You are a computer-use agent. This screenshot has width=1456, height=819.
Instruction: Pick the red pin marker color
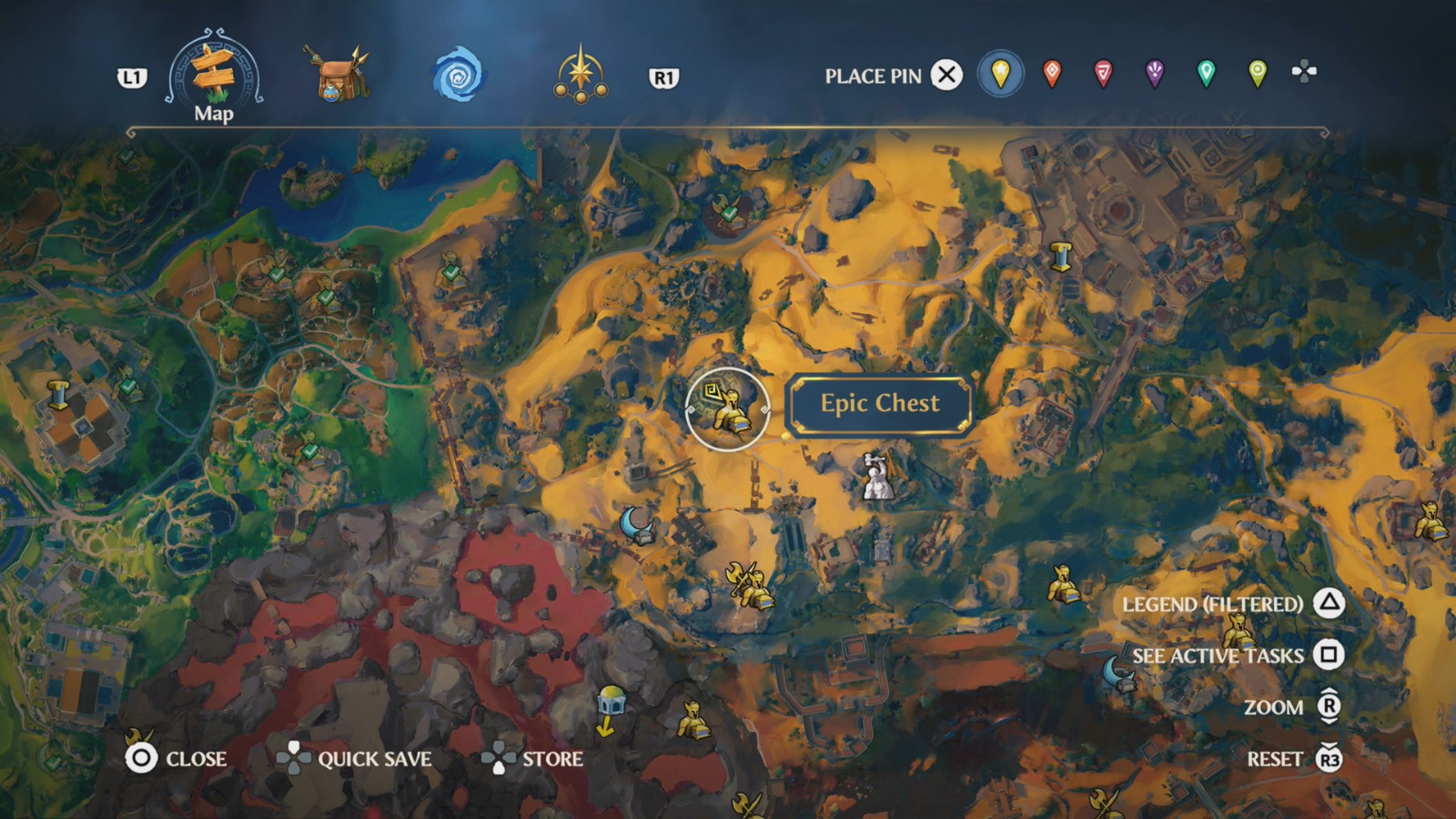click(1051, 76)
